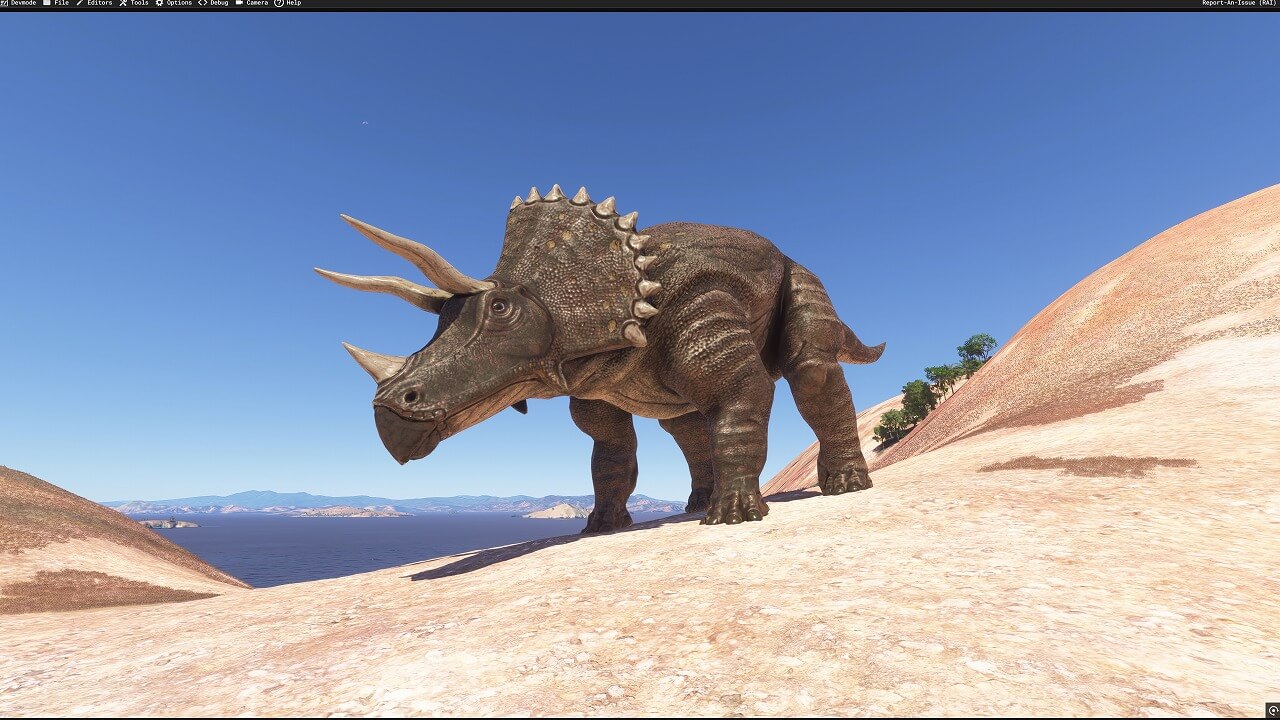Open the Editors menu

coord(94,3)
